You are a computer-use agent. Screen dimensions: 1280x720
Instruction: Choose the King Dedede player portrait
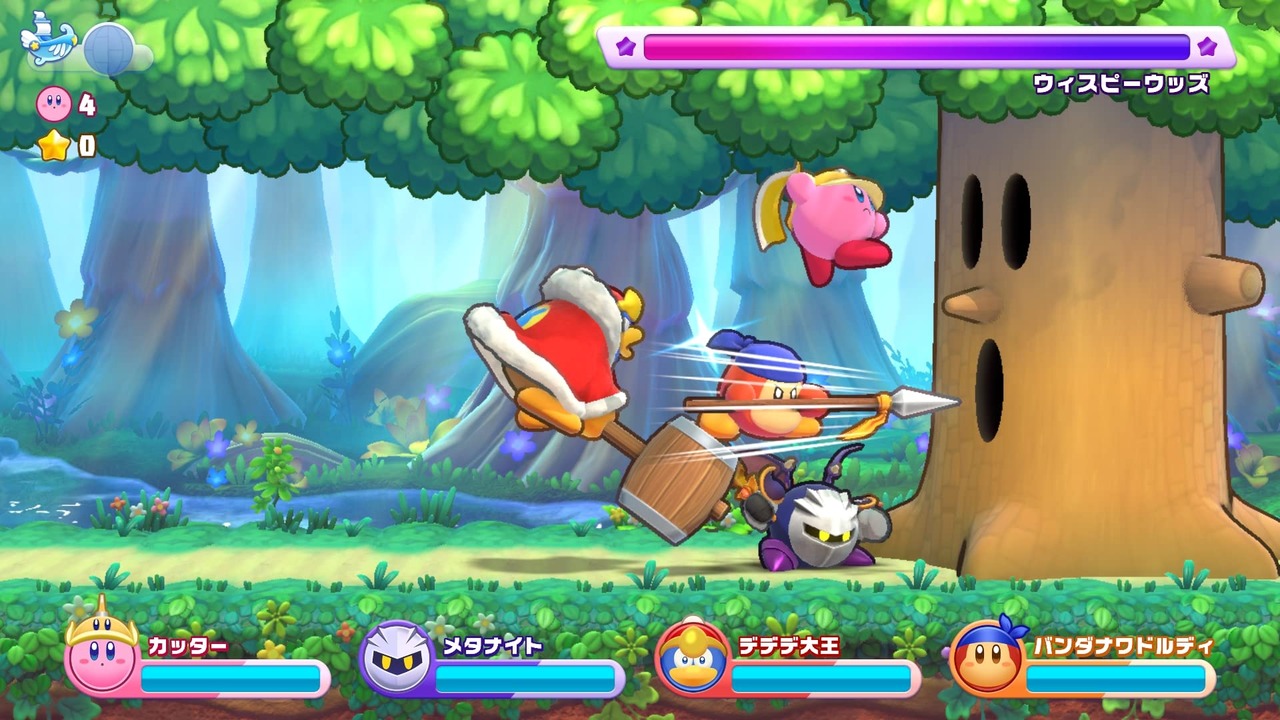(692, 658)
